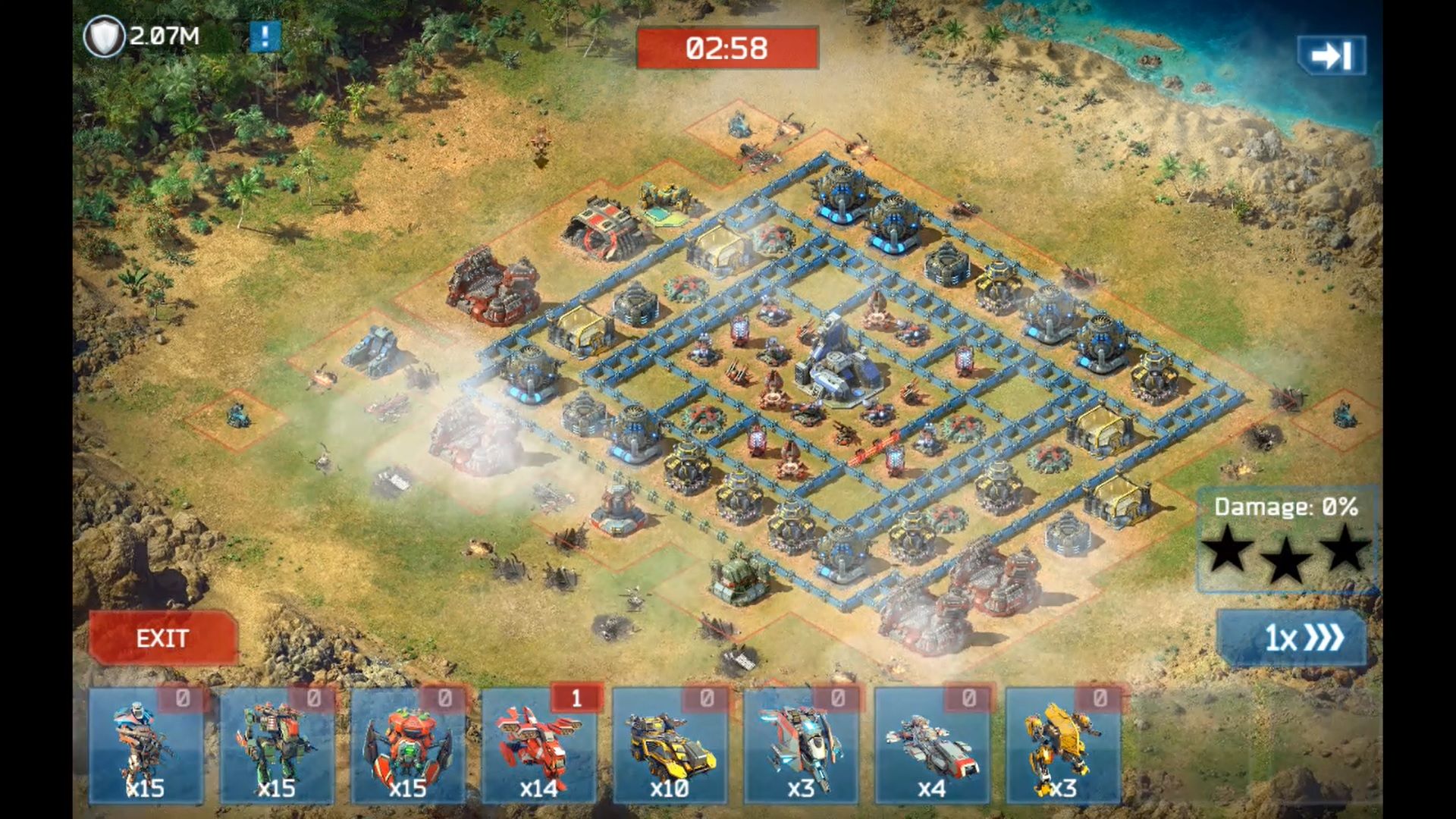1456x819 pixels.
Task: Pick the yellow mech x3 unit card
Action: (1062, 745)
